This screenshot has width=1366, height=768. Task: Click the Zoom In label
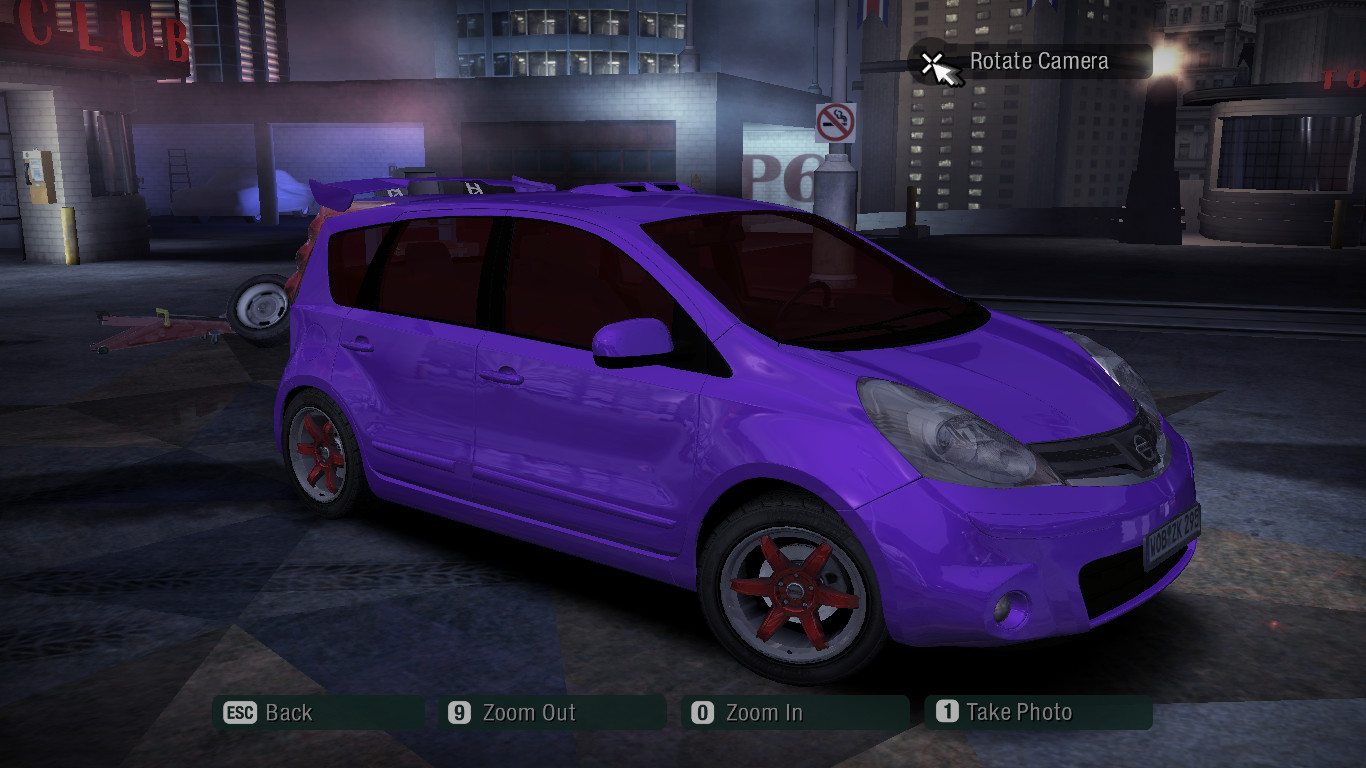click(766, 712)
